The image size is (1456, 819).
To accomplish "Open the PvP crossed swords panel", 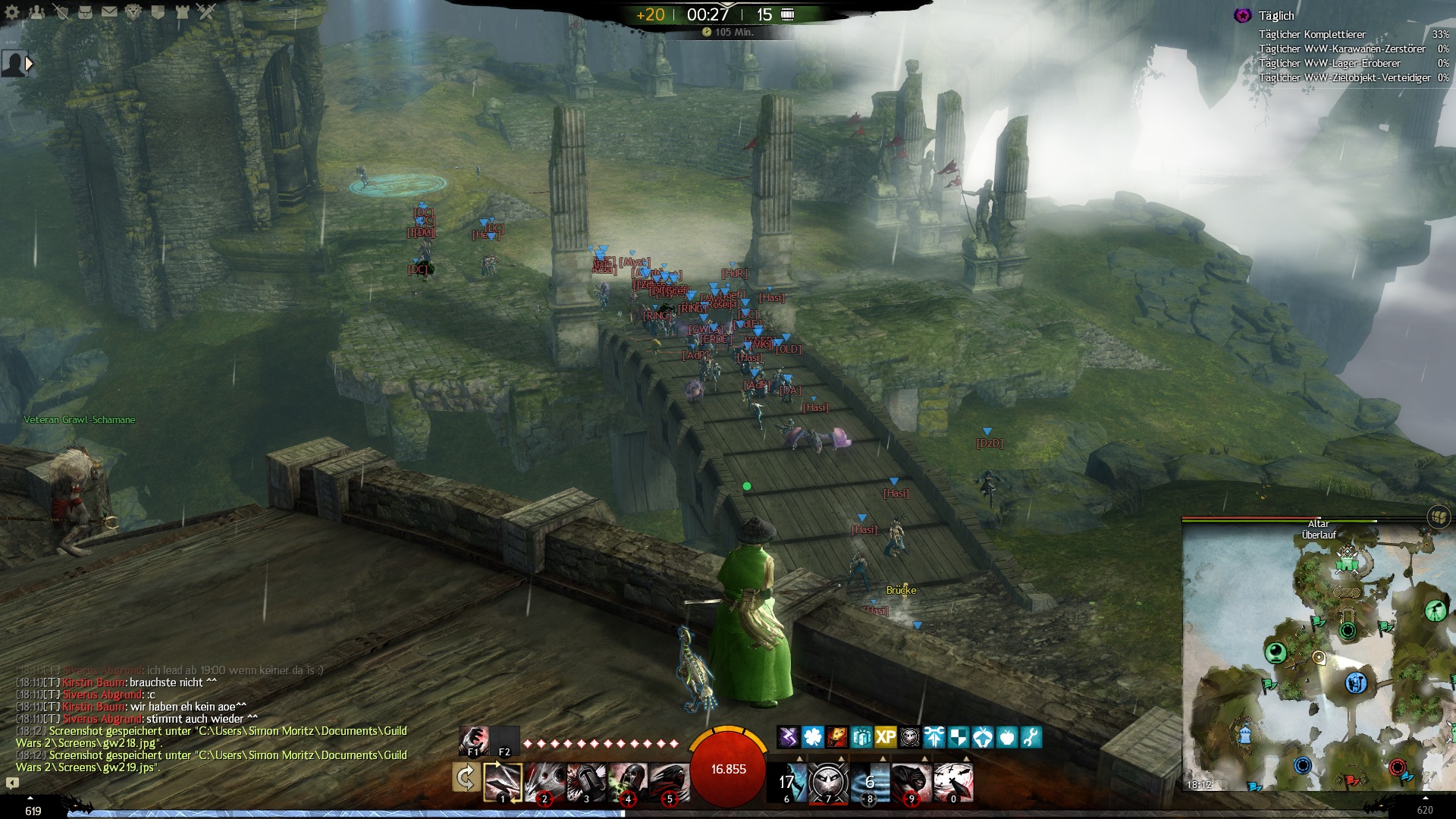I will pos(206,12).
